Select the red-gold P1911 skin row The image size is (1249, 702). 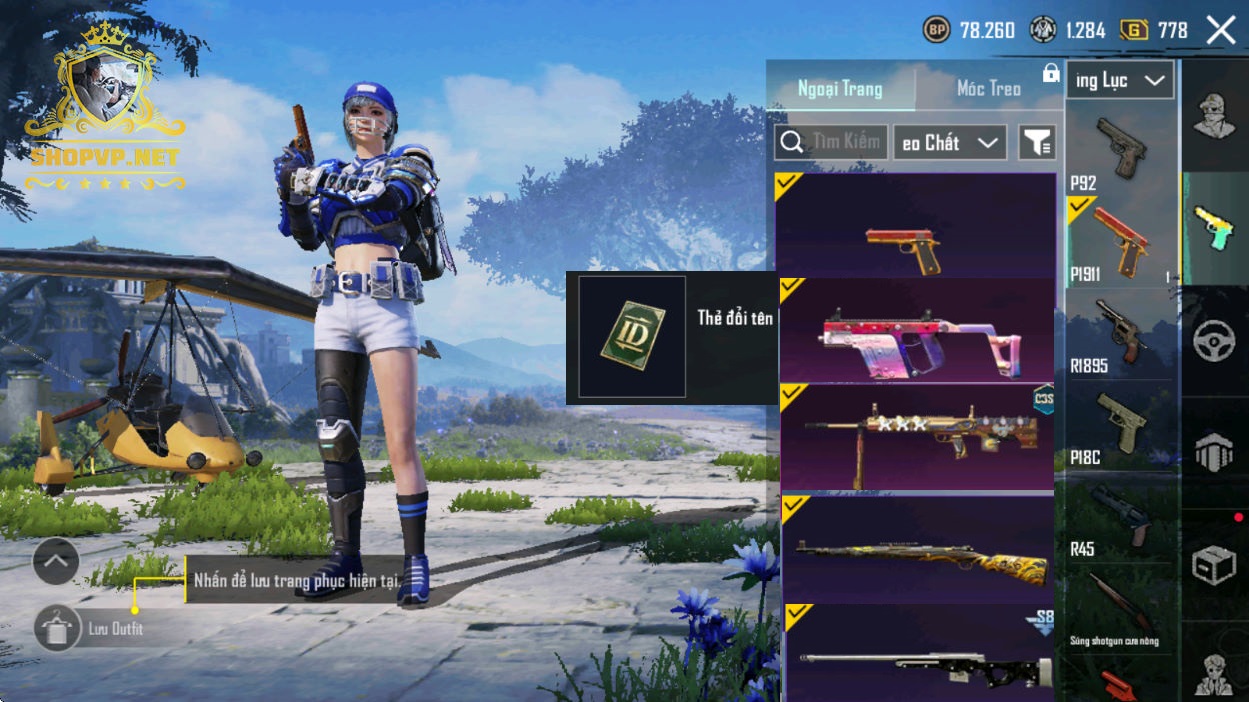click(915, 225)
